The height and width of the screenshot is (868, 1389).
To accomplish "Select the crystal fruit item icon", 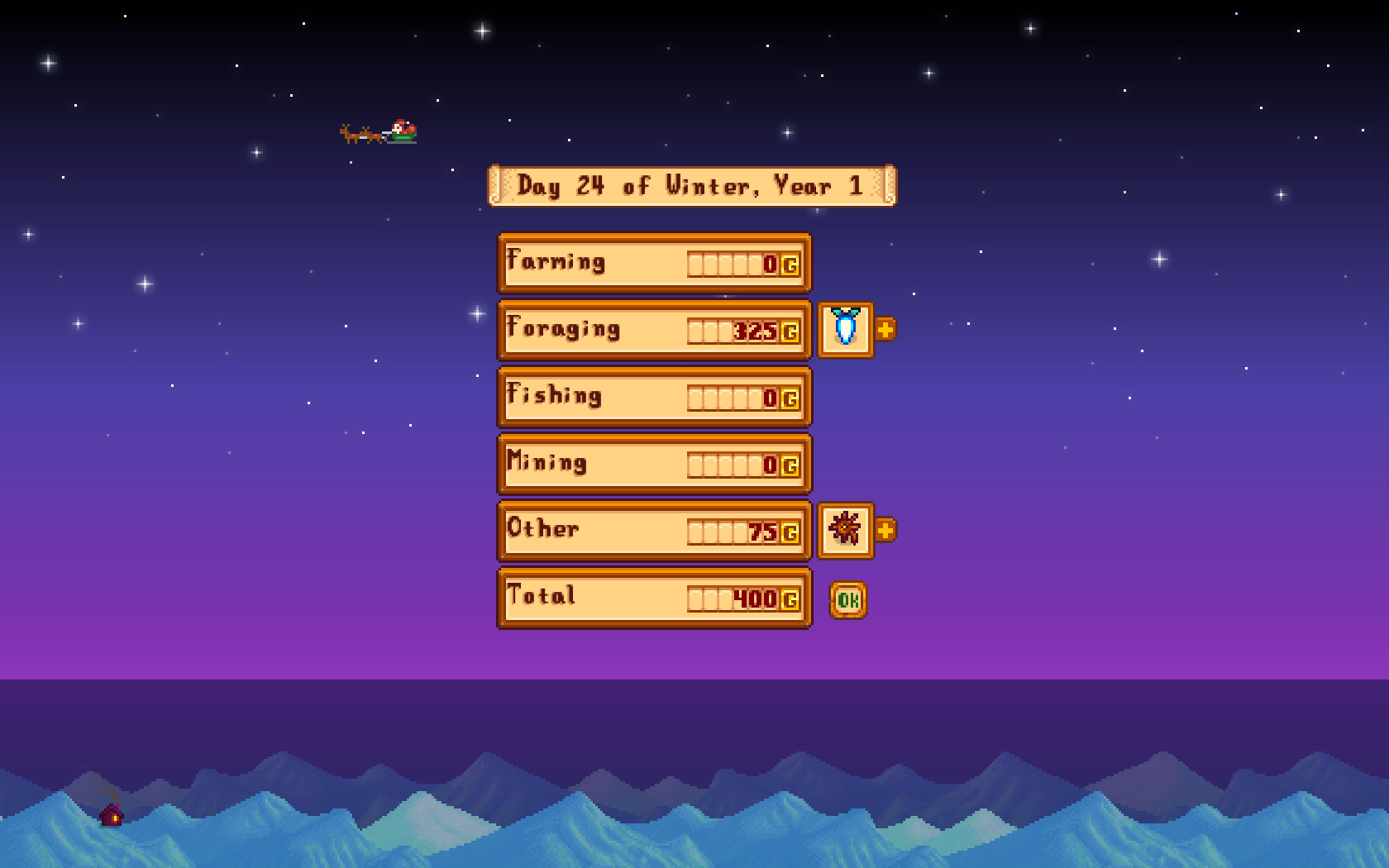I will pyautogui.click(x=845, y=329).
